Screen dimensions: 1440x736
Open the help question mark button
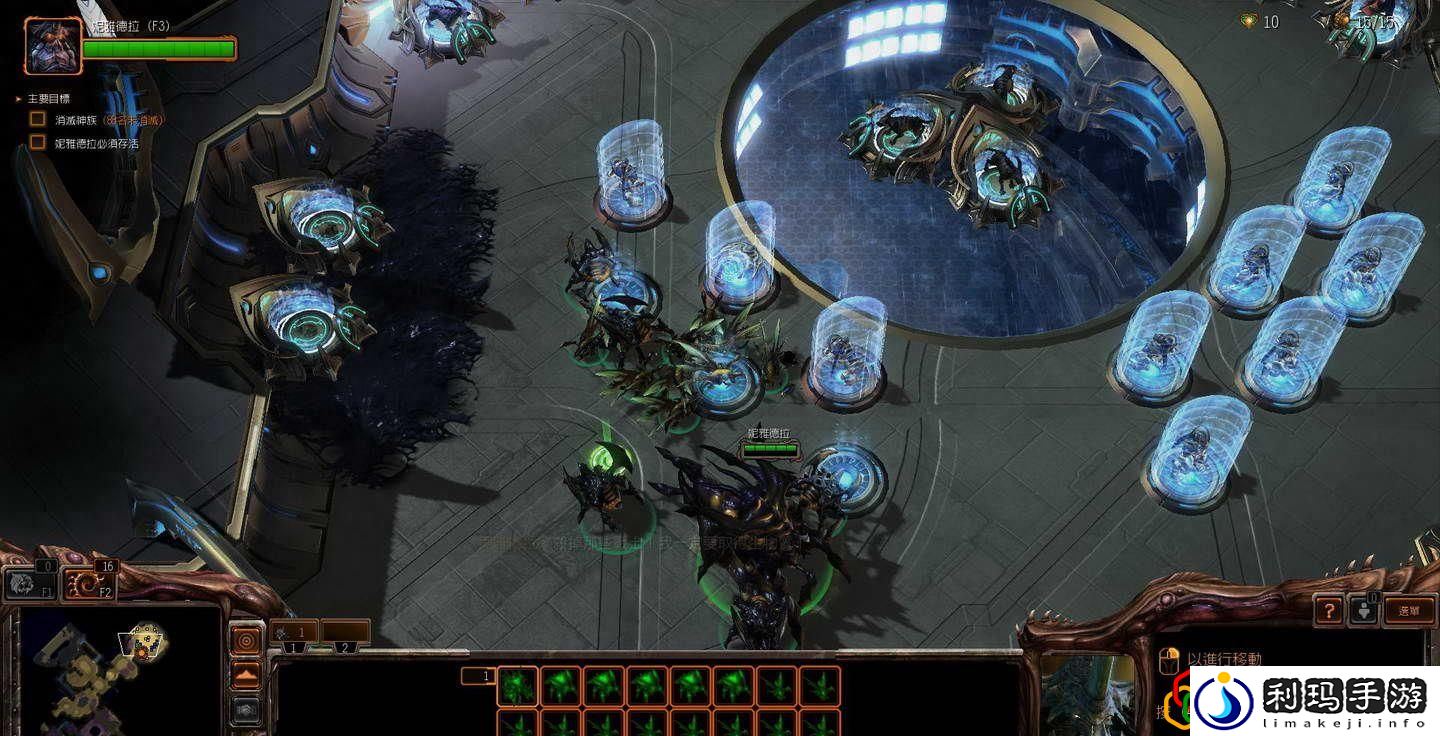click(x=1328, y=610)
